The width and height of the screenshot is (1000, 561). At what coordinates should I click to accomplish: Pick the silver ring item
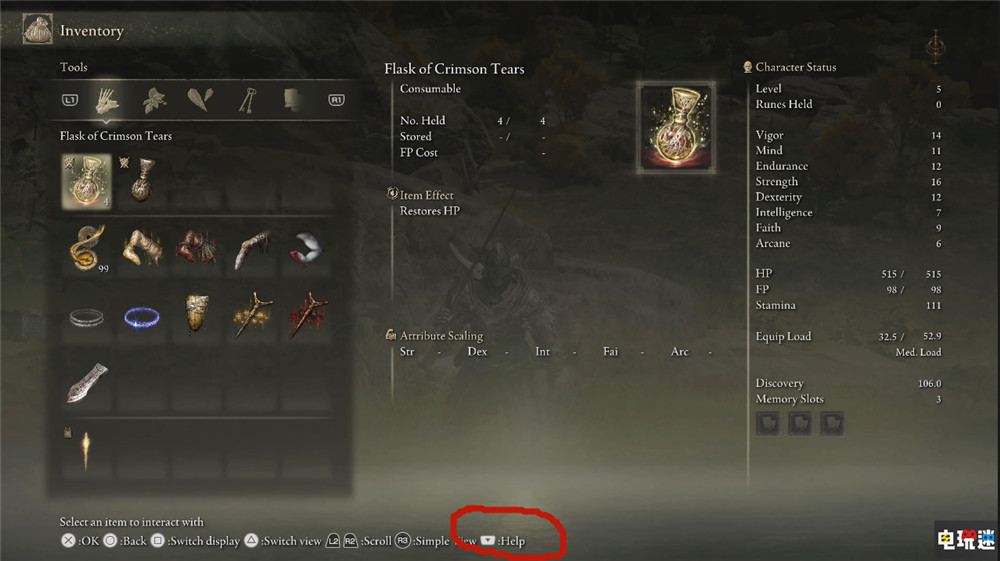(x=86, y=317)
